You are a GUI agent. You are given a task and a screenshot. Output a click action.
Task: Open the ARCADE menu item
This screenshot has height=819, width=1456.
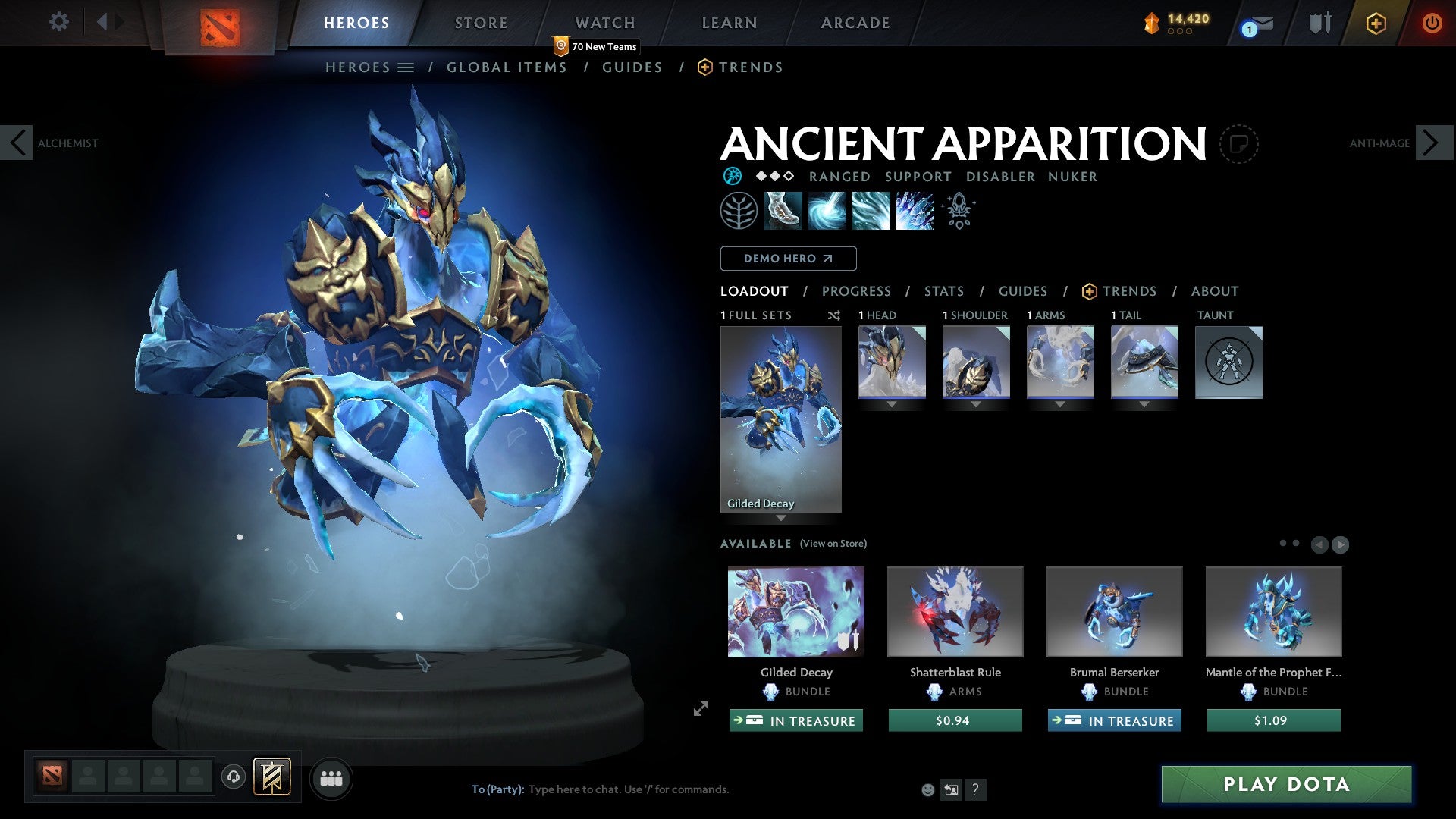tap(855, 22)
